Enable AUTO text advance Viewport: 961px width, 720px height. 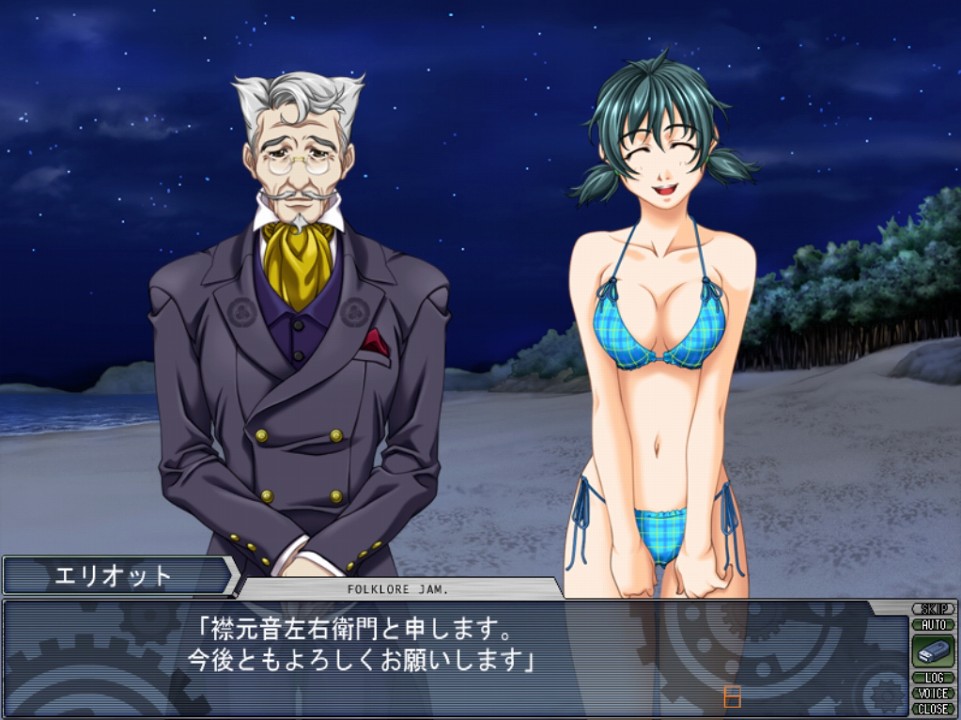pyautogui.click(x=932, y=624)
